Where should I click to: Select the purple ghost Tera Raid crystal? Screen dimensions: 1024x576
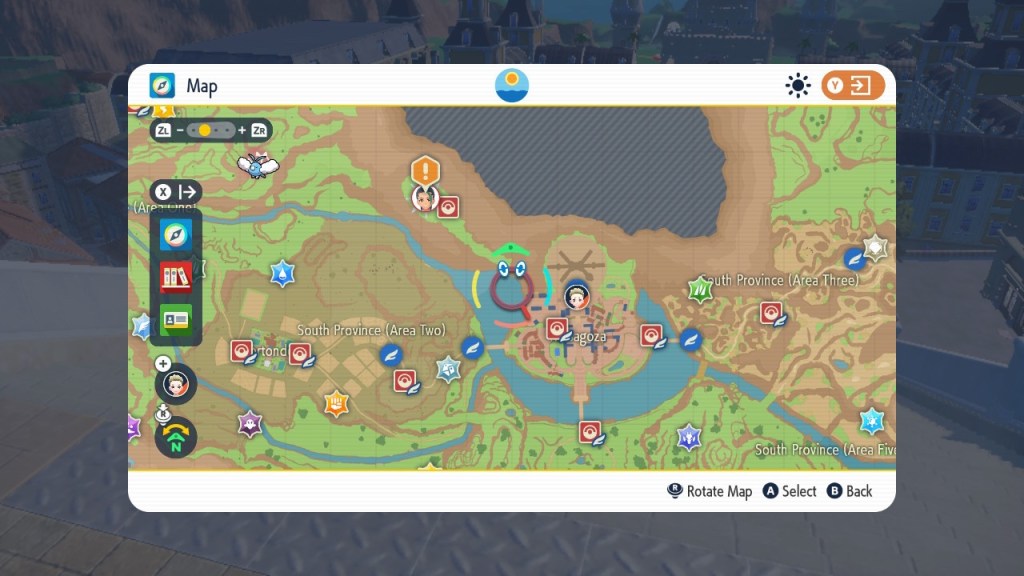248,424
